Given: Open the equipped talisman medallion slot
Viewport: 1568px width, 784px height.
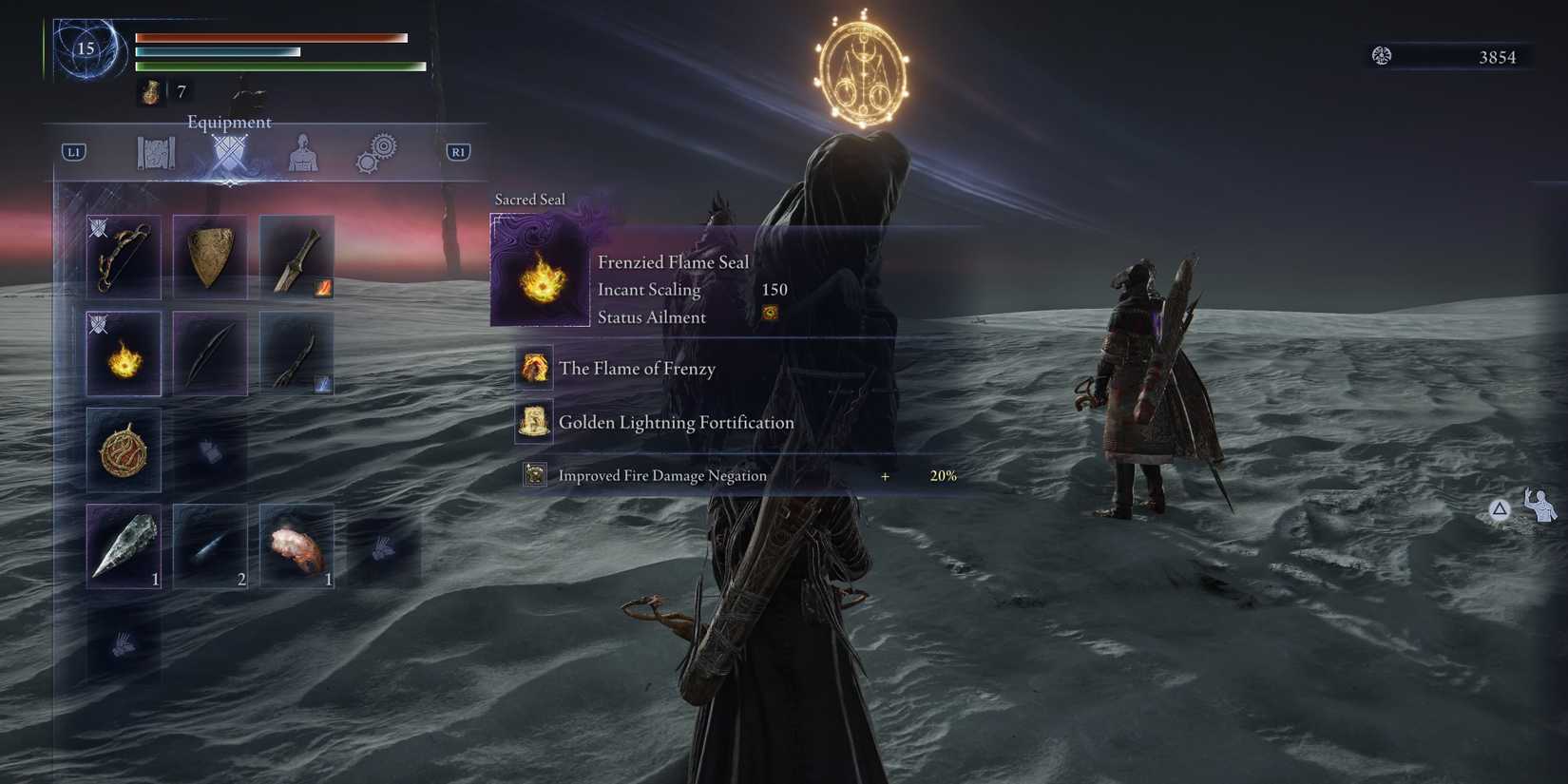Looking at the screenshot, I should click(124, 451).
